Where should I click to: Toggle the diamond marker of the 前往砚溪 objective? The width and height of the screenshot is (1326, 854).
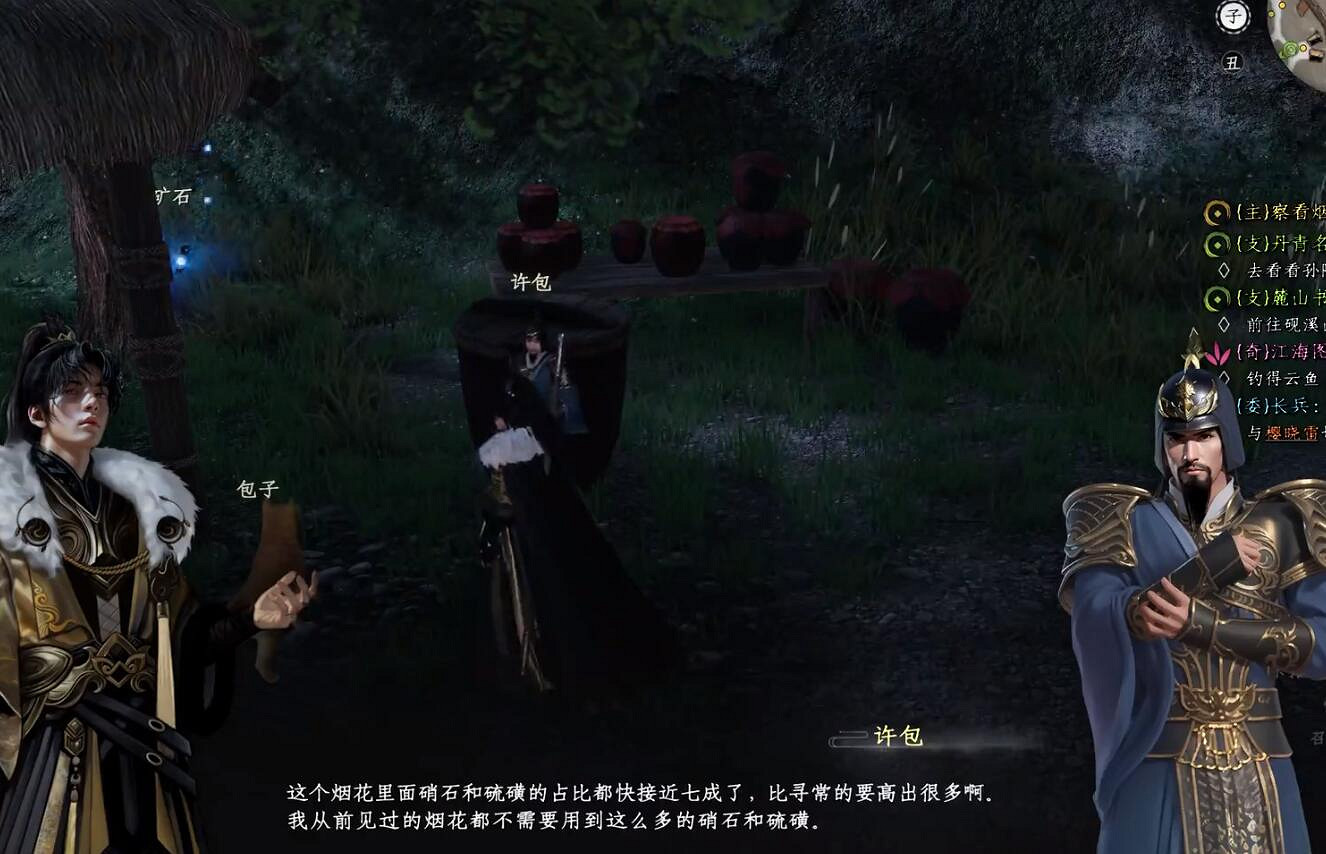(1224, 323)
